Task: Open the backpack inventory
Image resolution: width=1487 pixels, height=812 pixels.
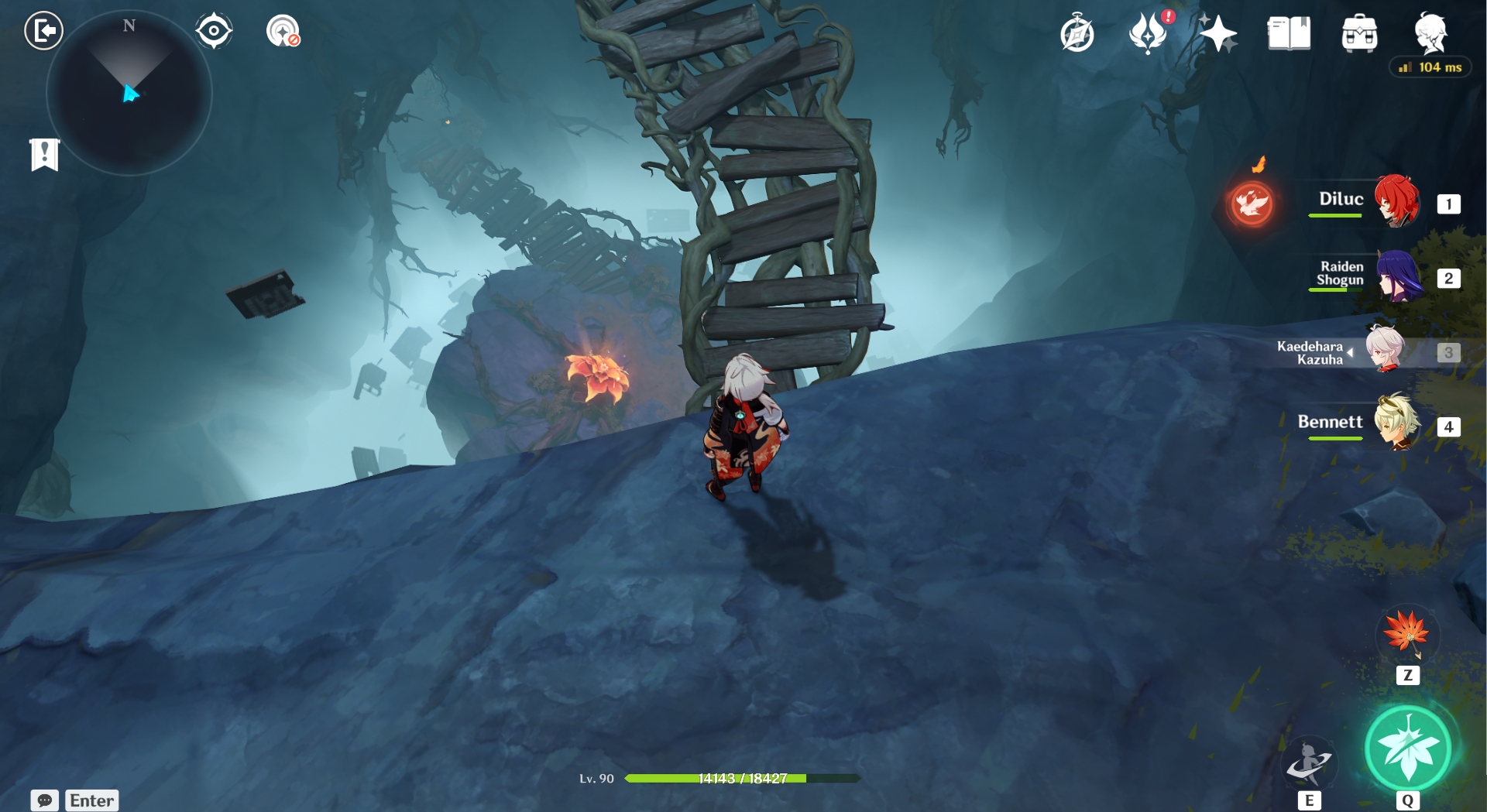Action: click(1359, 34)
